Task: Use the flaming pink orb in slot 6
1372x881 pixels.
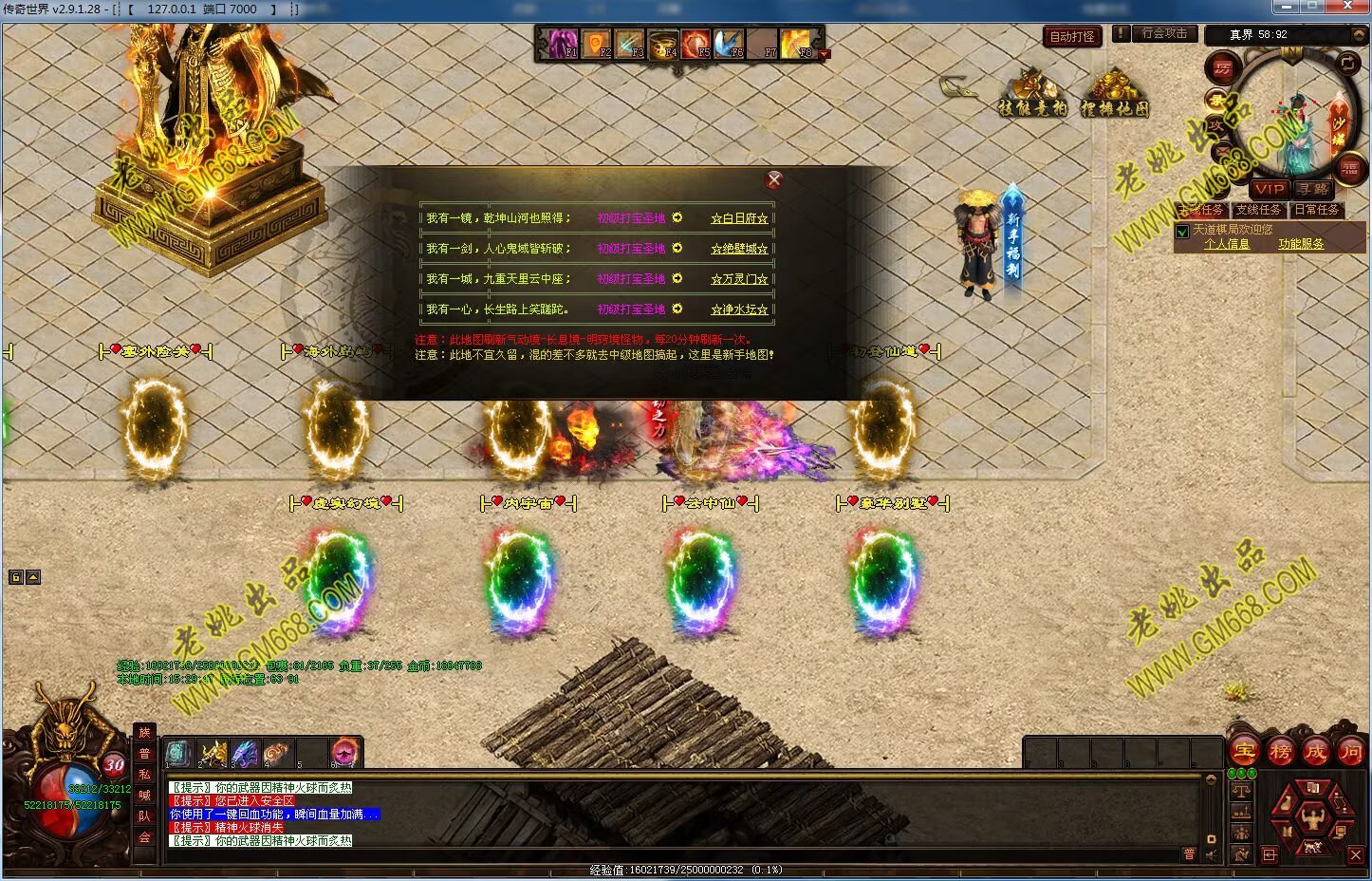Action: click(x=343, y=753)
